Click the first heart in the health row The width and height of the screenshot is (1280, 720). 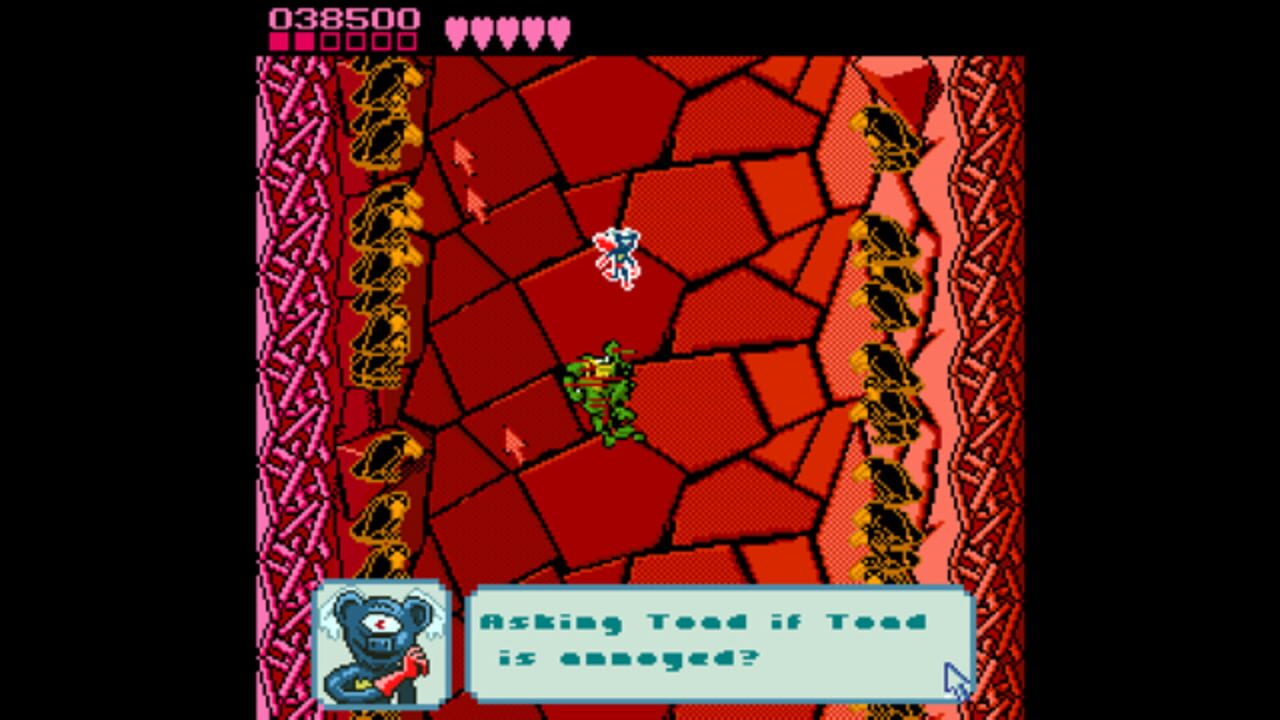coord(458,30)
